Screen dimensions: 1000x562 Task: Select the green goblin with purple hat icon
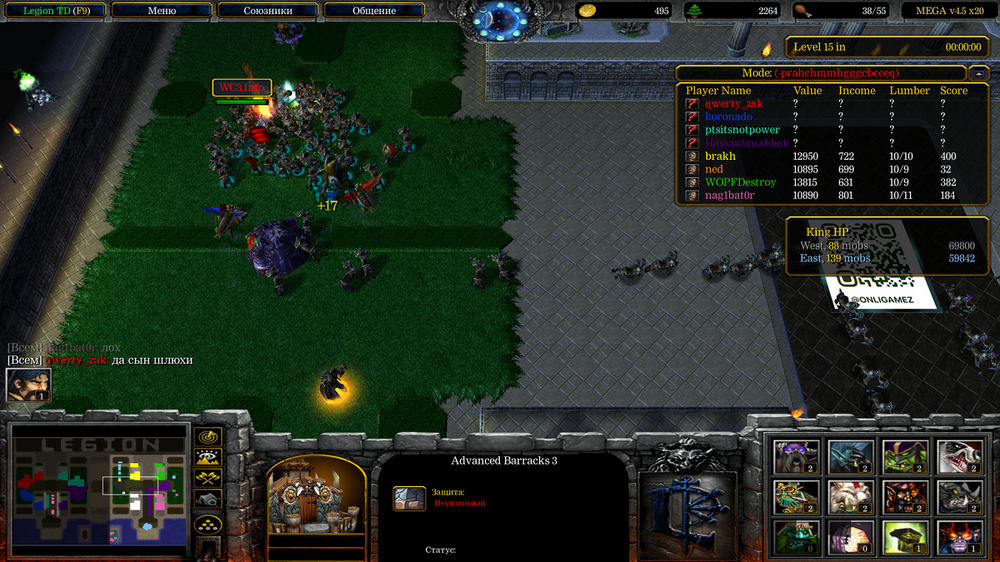904,456
